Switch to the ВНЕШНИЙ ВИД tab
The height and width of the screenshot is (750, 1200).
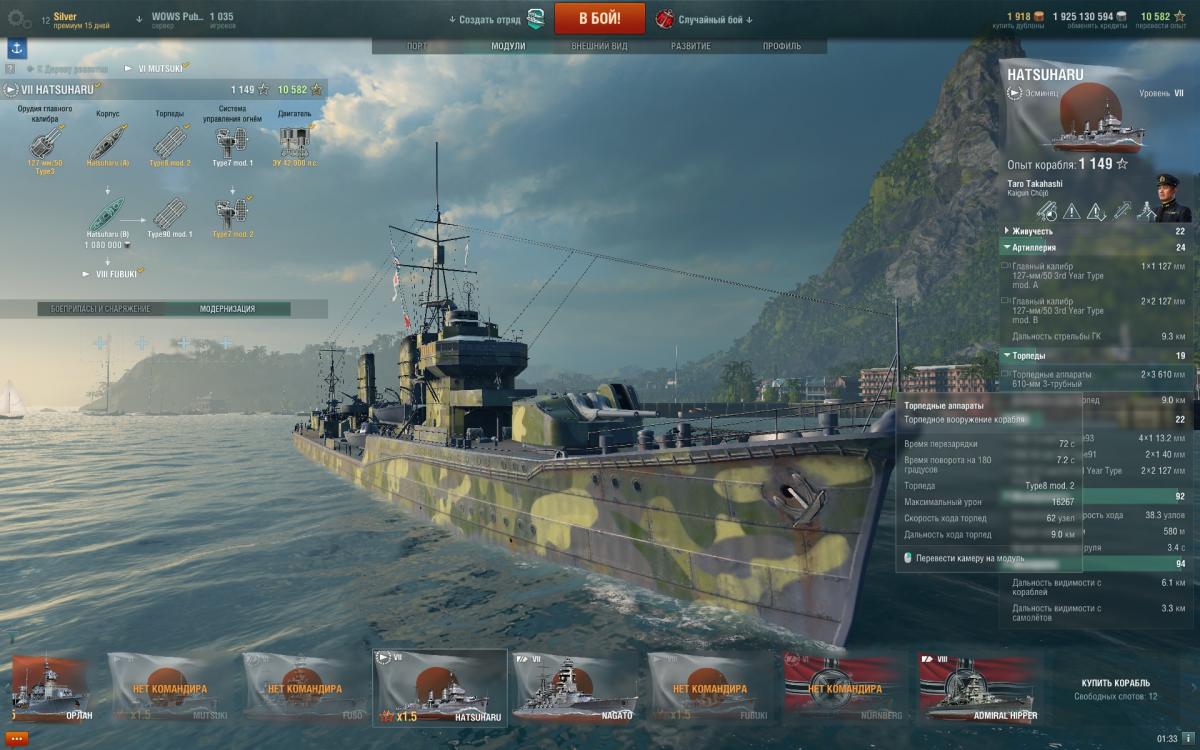click(599, 46)
